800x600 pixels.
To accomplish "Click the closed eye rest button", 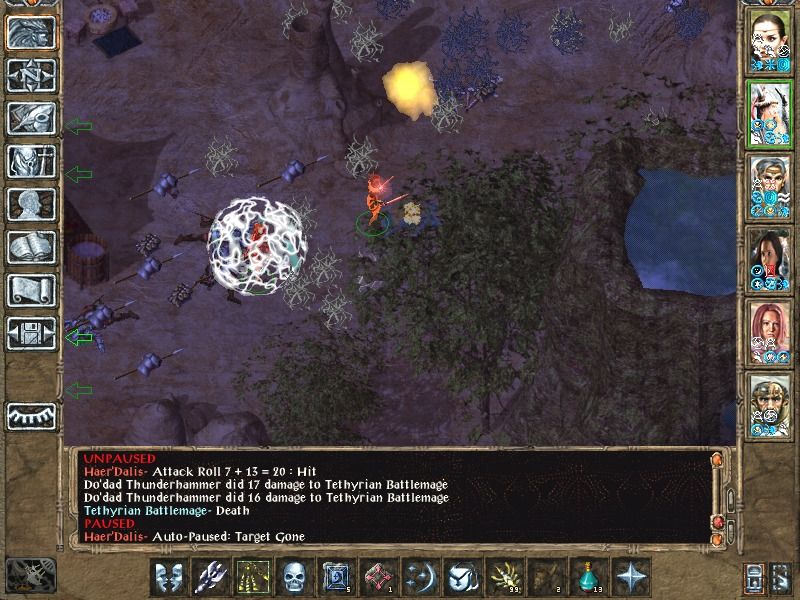I will [x=31, y=416].
